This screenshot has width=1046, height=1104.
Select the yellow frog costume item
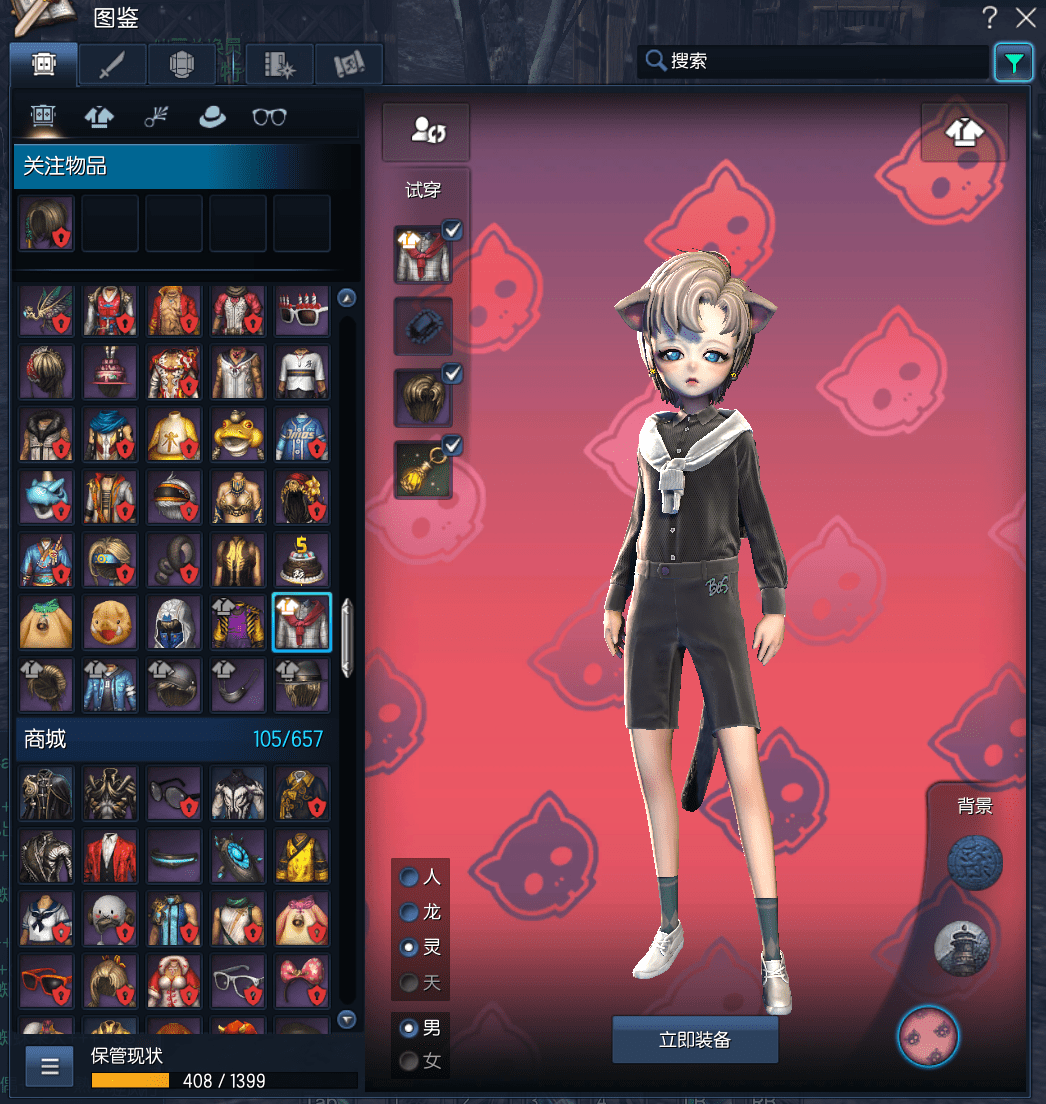pyautogui.click(x=238, y=435)
